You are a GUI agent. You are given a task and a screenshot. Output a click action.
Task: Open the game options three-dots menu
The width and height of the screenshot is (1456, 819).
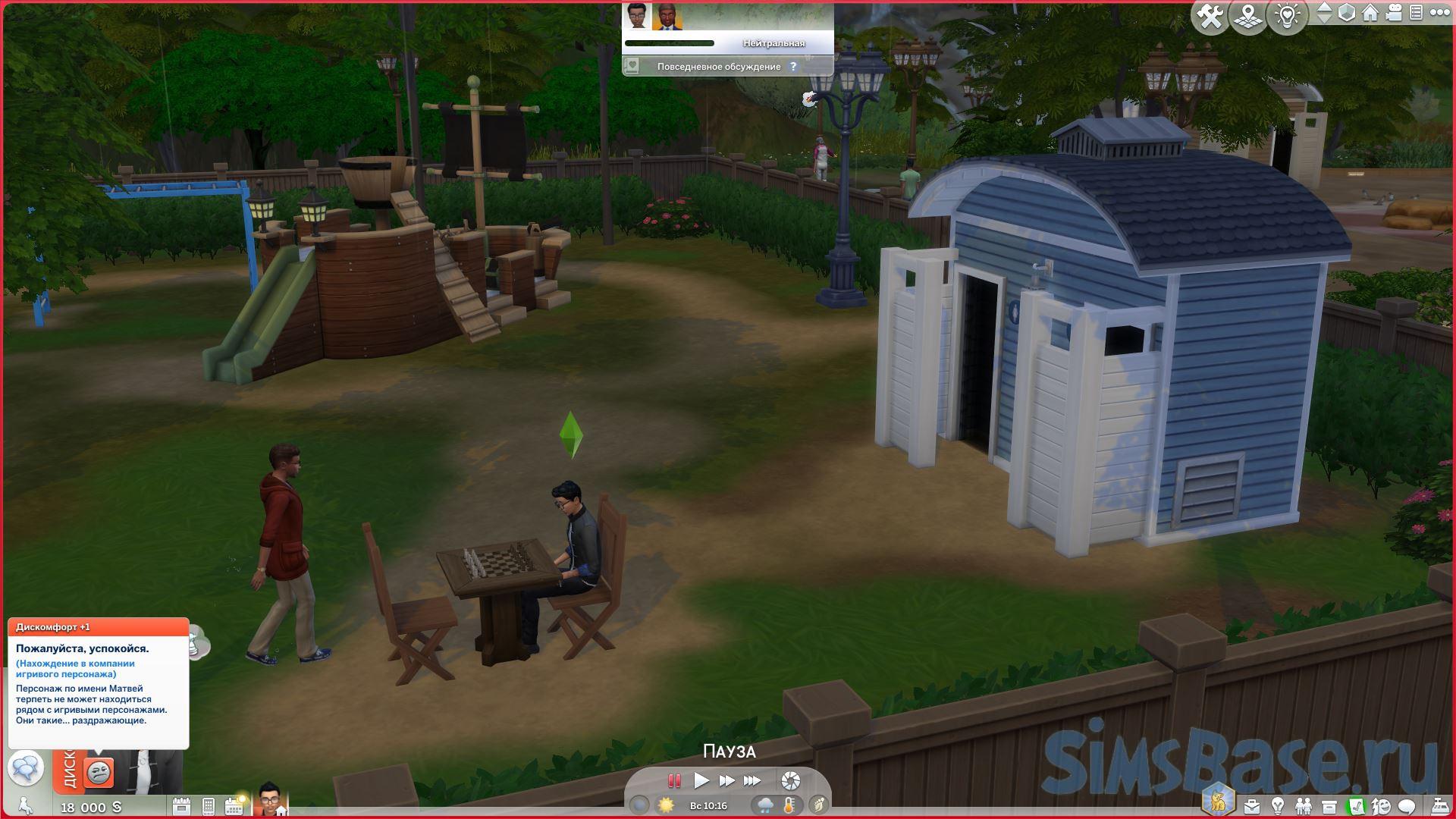[1439, 13]
